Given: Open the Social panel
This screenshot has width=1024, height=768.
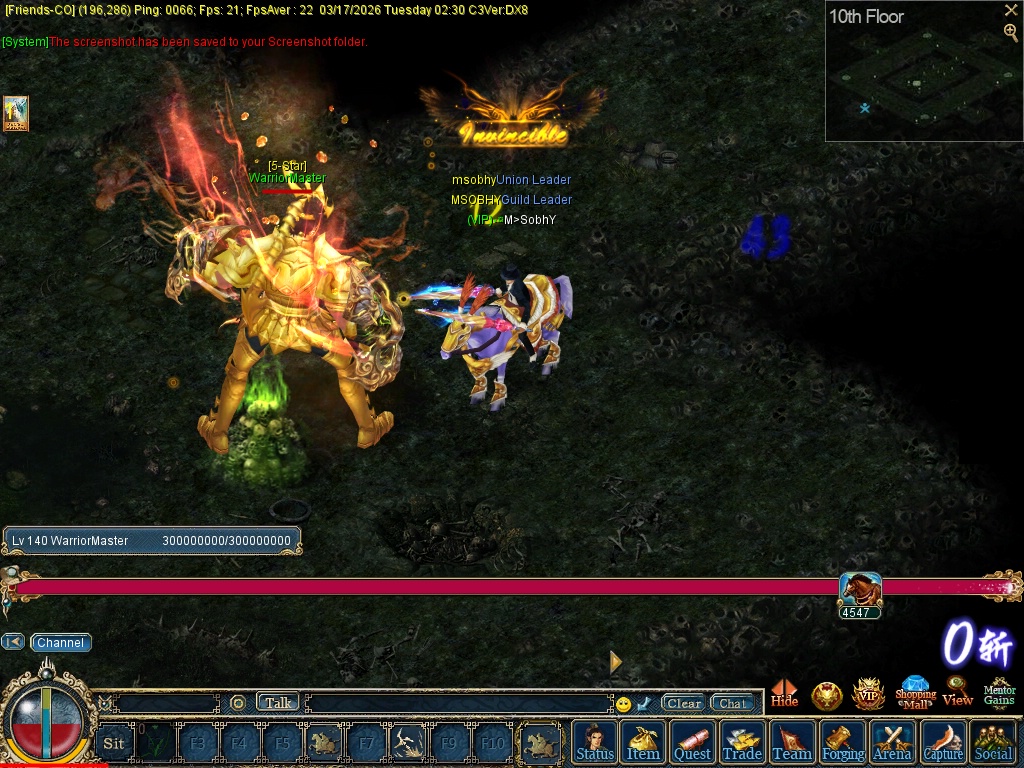Looking at the screenshot, I should point(993,742).
